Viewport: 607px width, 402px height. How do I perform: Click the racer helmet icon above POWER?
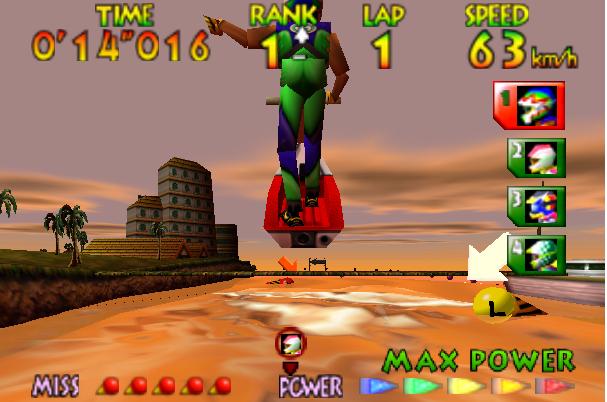(x=291, y=345)
